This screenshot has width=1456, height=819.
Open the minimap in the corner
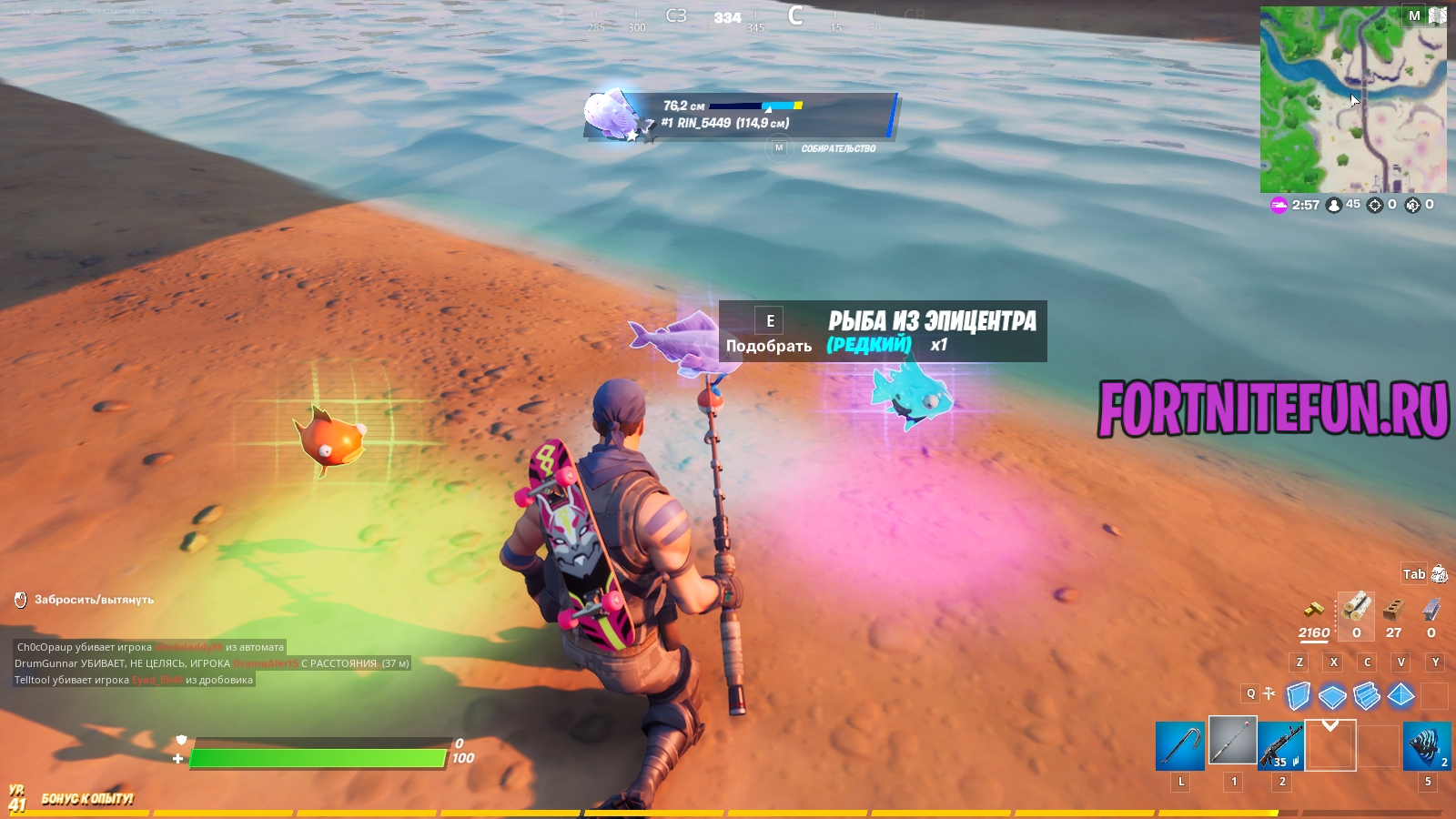(1352, 100)
